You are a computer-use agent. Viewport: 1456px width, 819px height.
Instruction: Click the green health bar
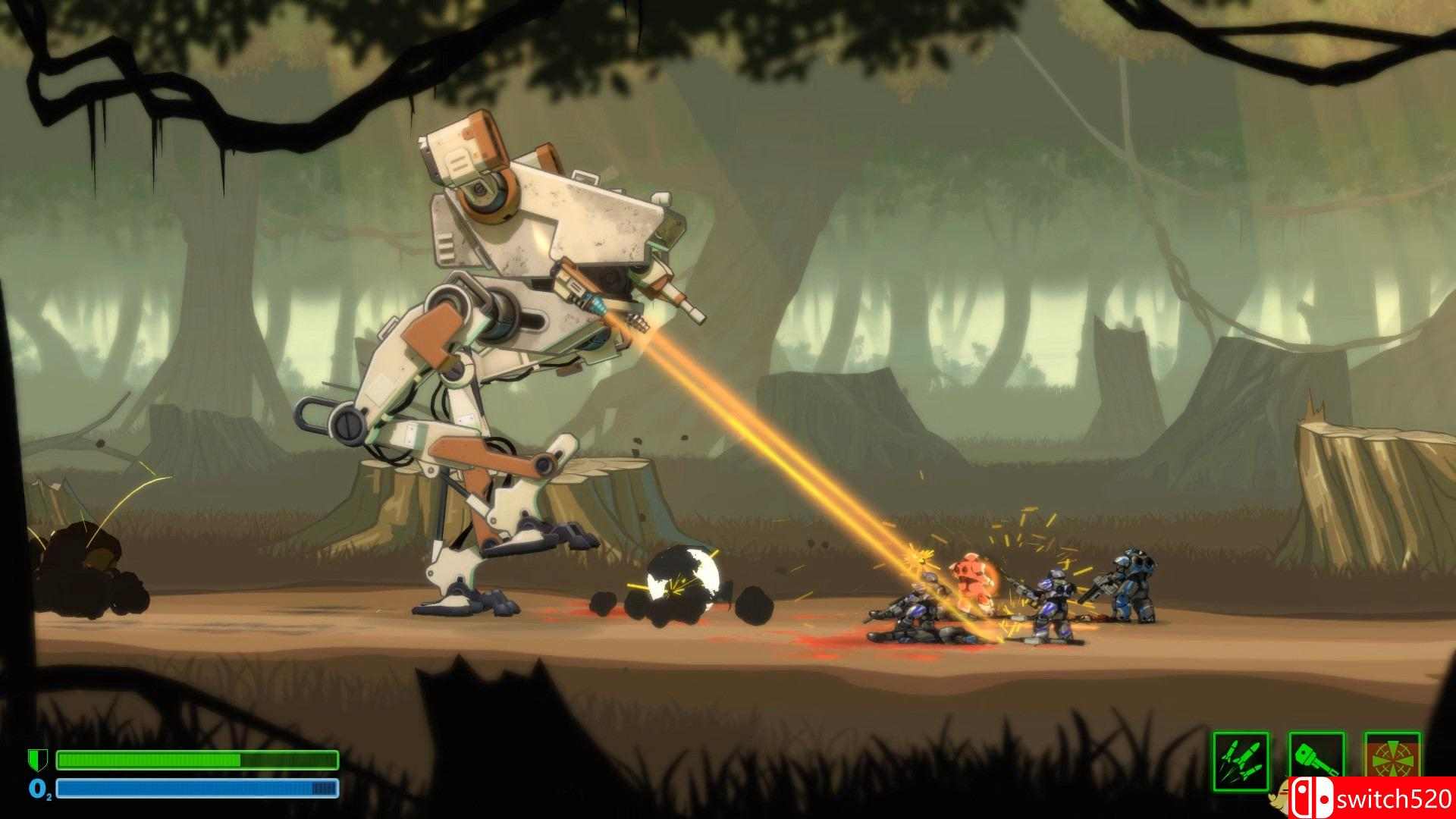tap(197, 760)
